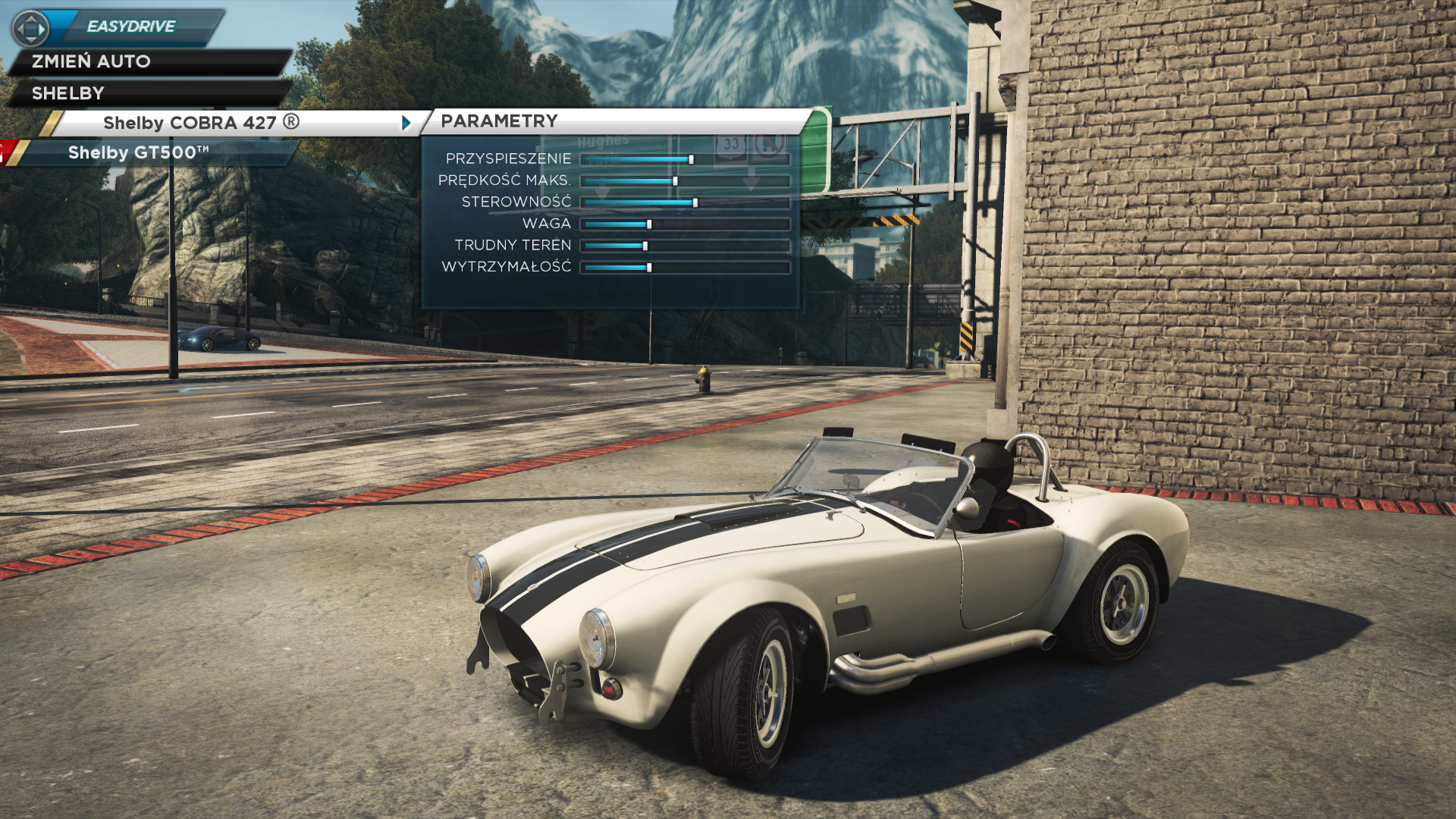
Task: Open the EasyDrive menu header
Action: click(130, 27)
